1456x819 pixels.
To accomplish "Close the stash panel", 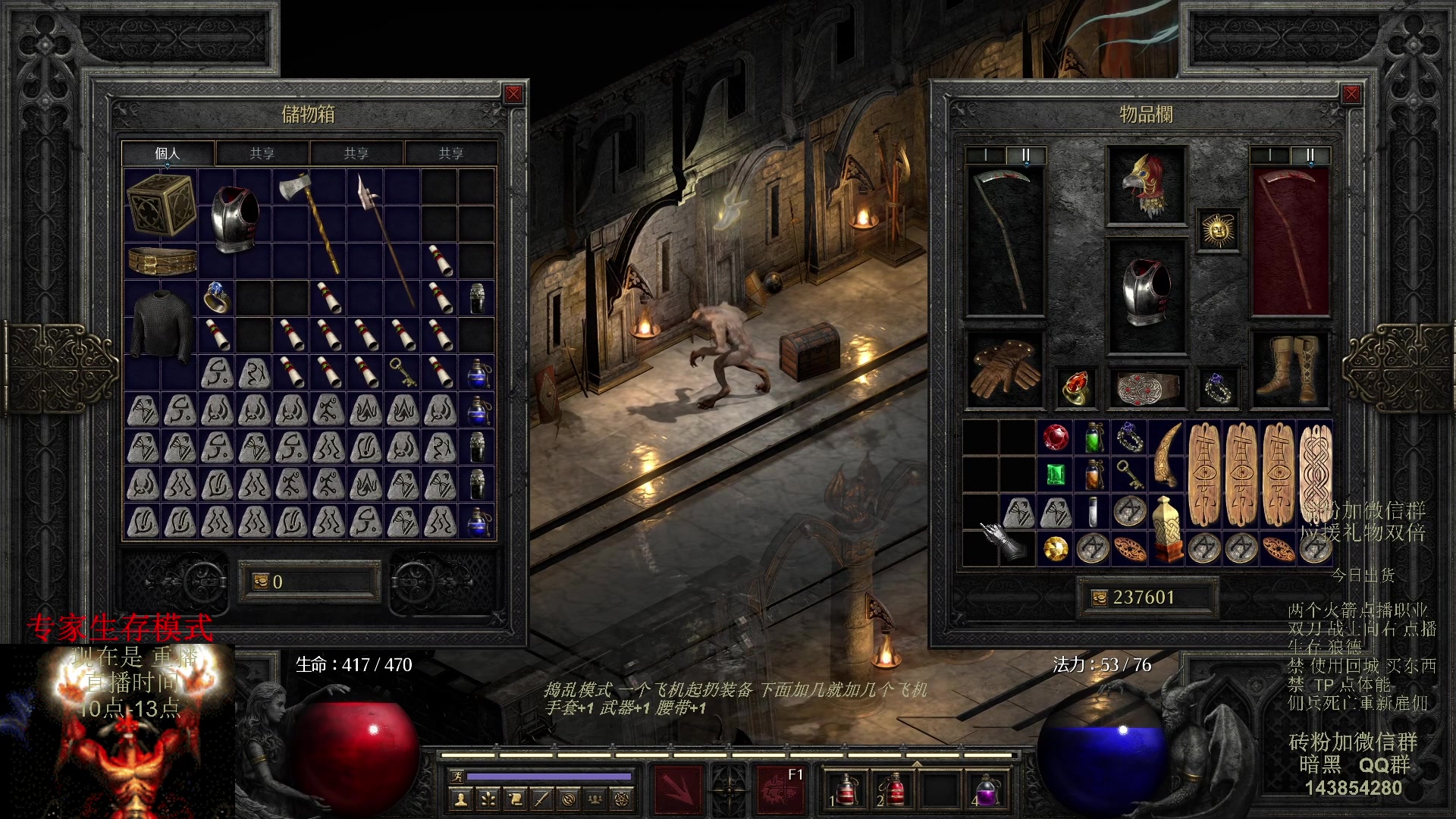I will (513, 94).
